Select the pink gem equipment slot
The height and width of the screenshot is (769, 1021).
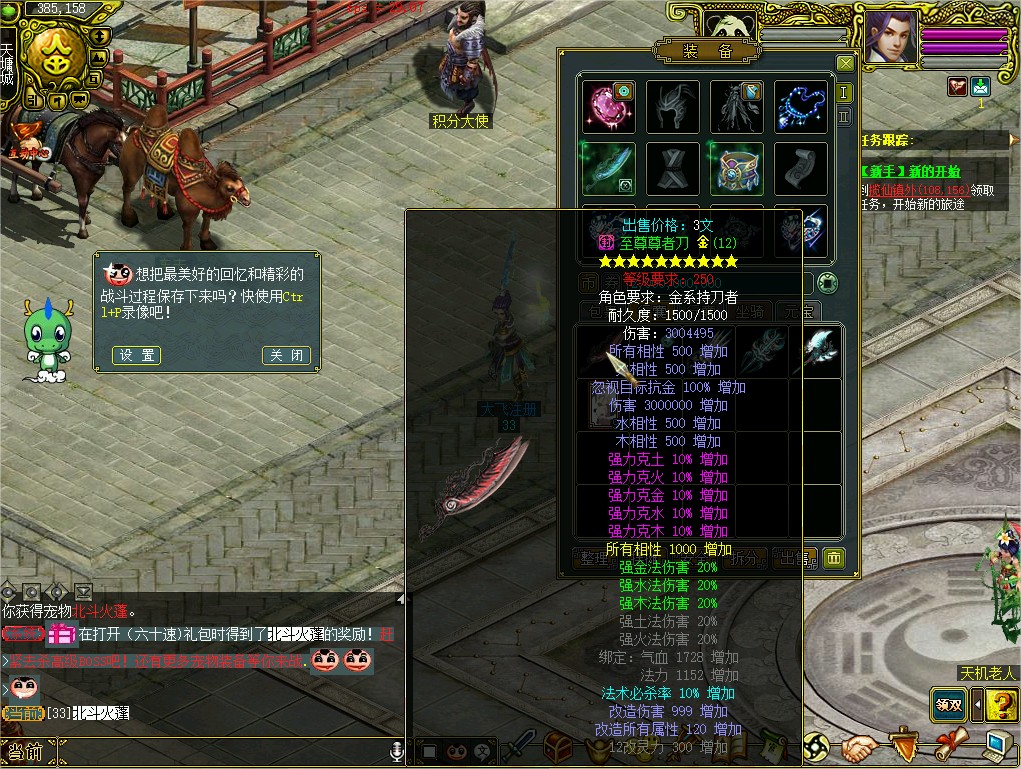click(609, 106)
